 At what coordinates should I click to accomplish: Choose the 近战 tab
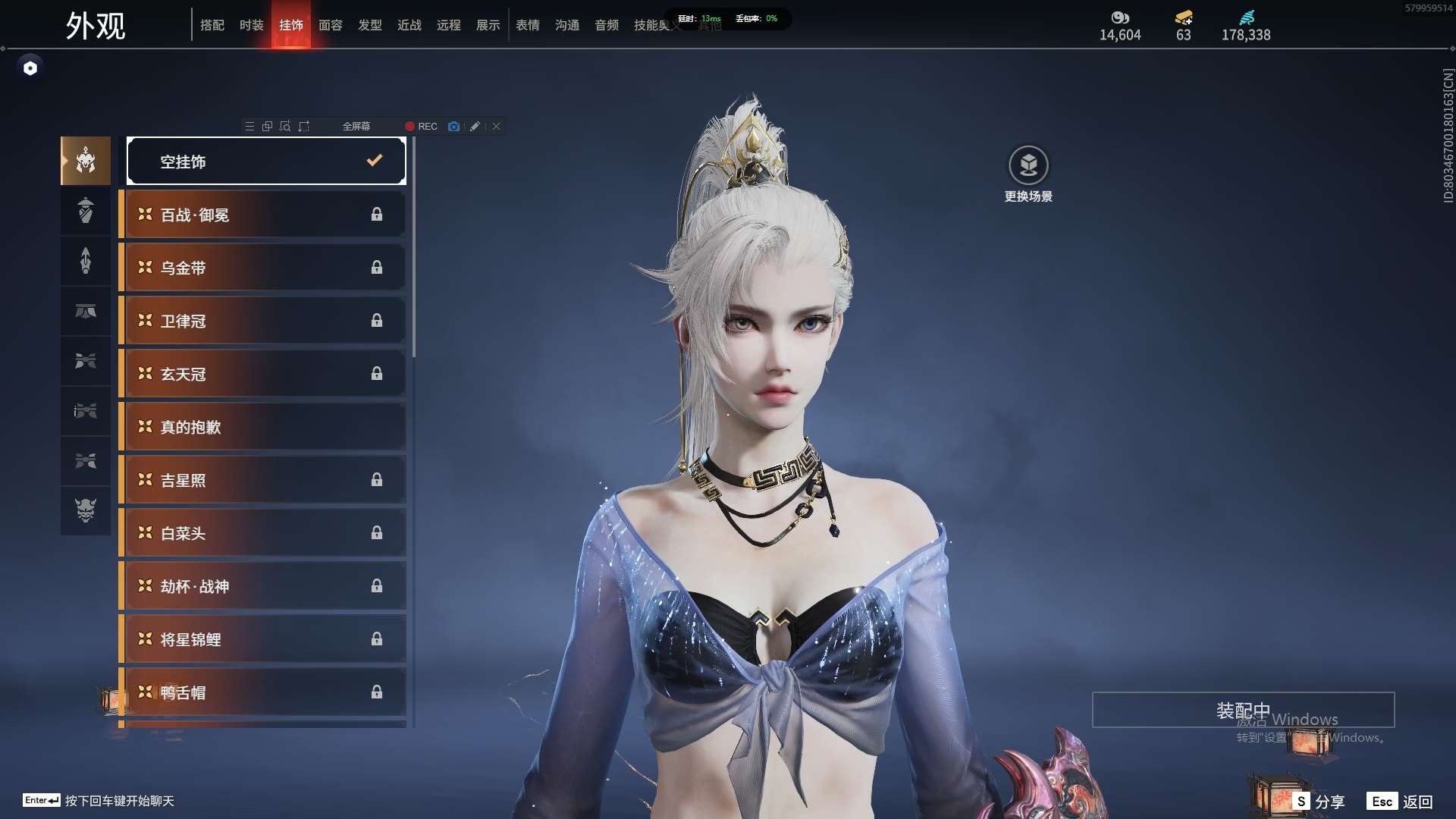[x=409, y=25]
